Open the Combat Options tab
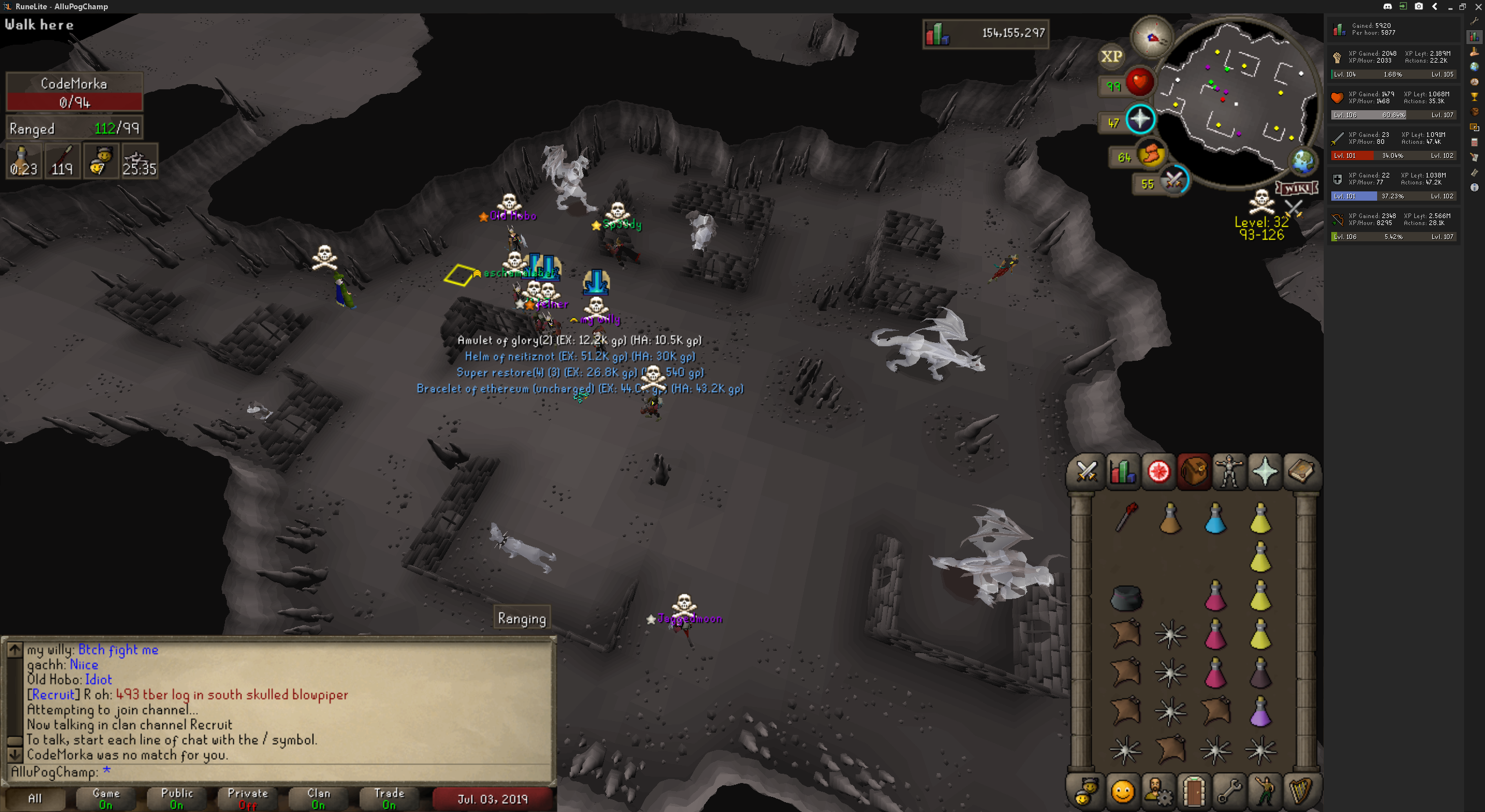Image resolution: width=1485 pixels, height=812 pixels. tap(1086, 472)
